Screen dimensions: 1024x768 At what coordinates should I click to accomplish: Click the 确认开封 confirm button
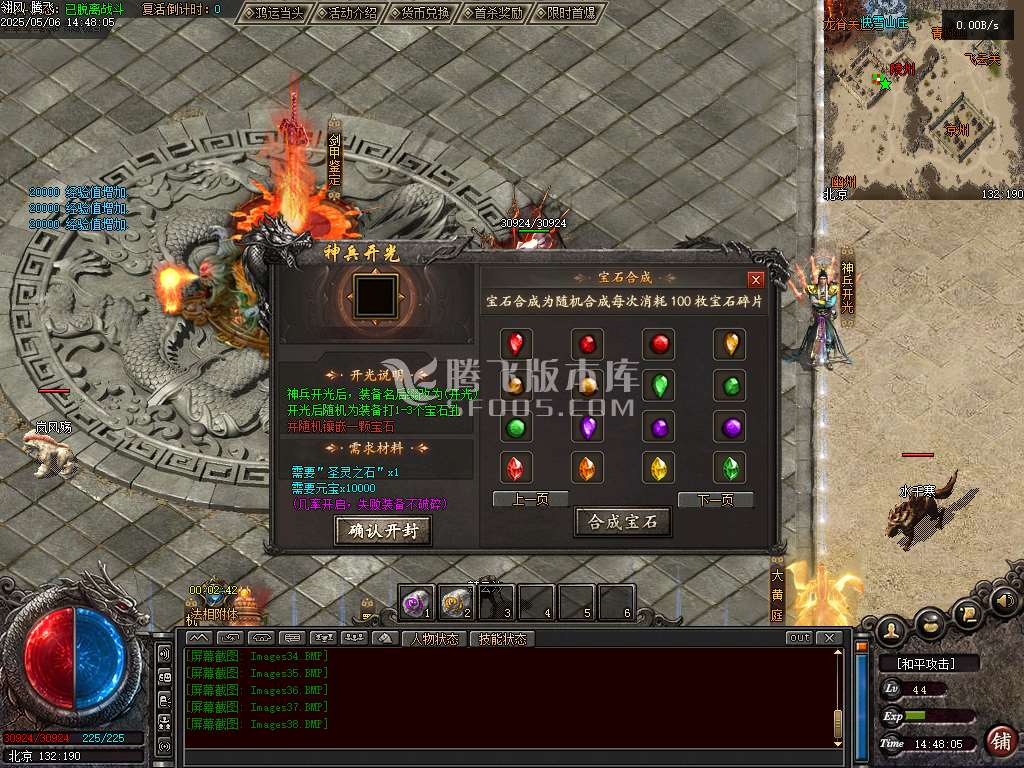click(383, 531)
